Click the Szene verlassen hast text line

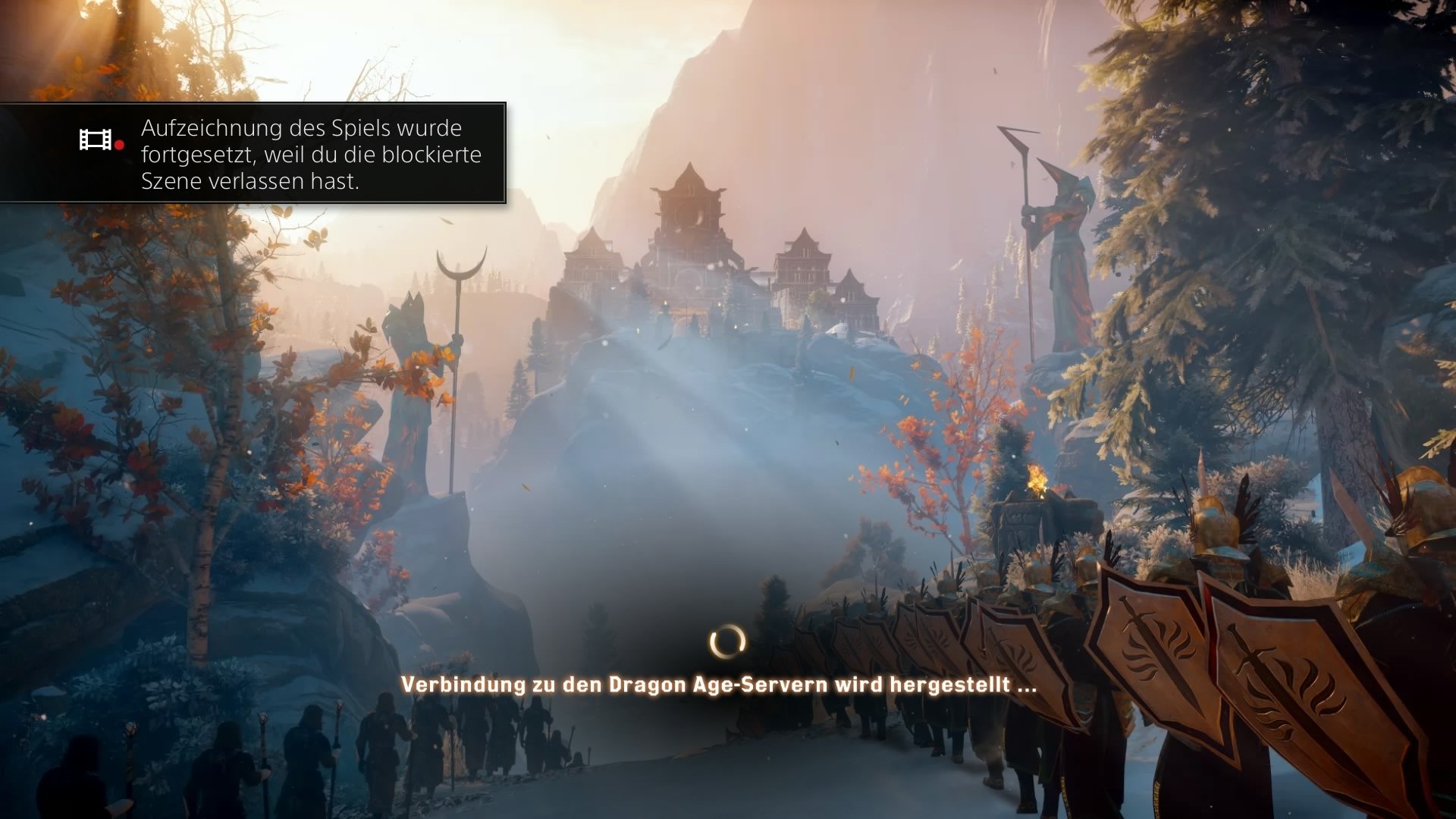(x=250, y=182)
